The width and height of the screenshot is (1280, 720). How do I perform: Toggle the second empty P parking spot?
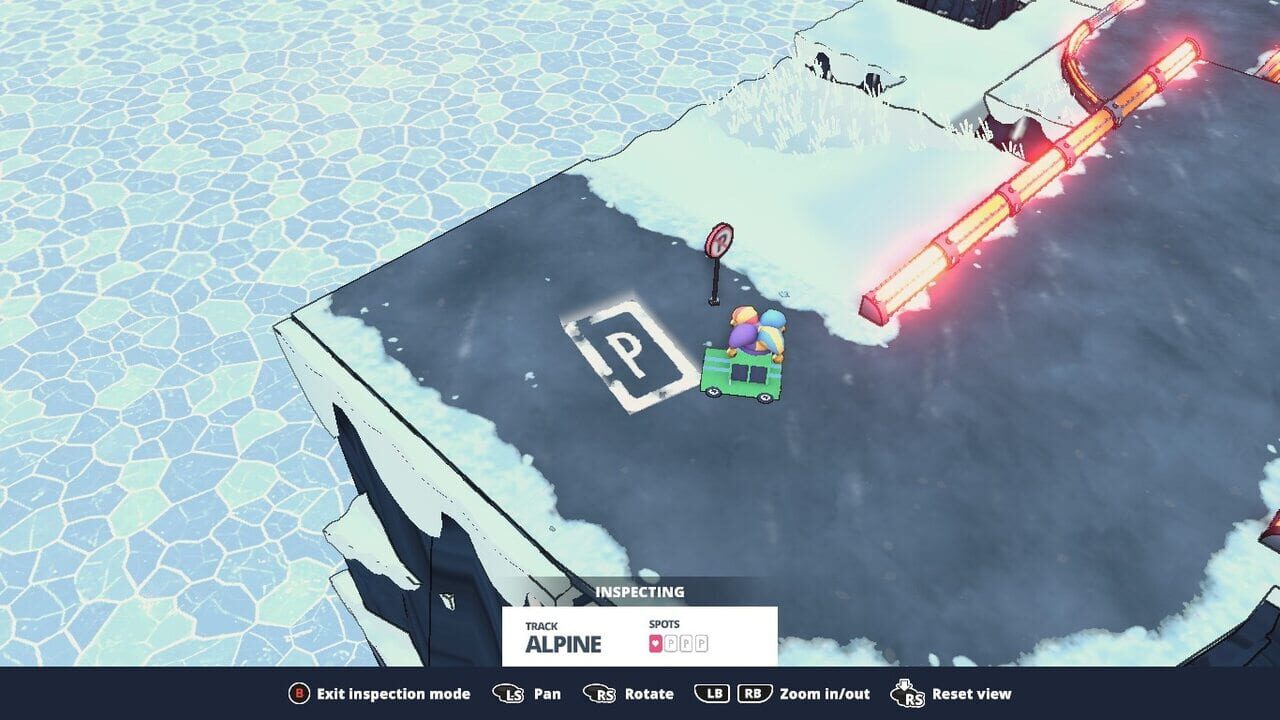pos(687,643)
